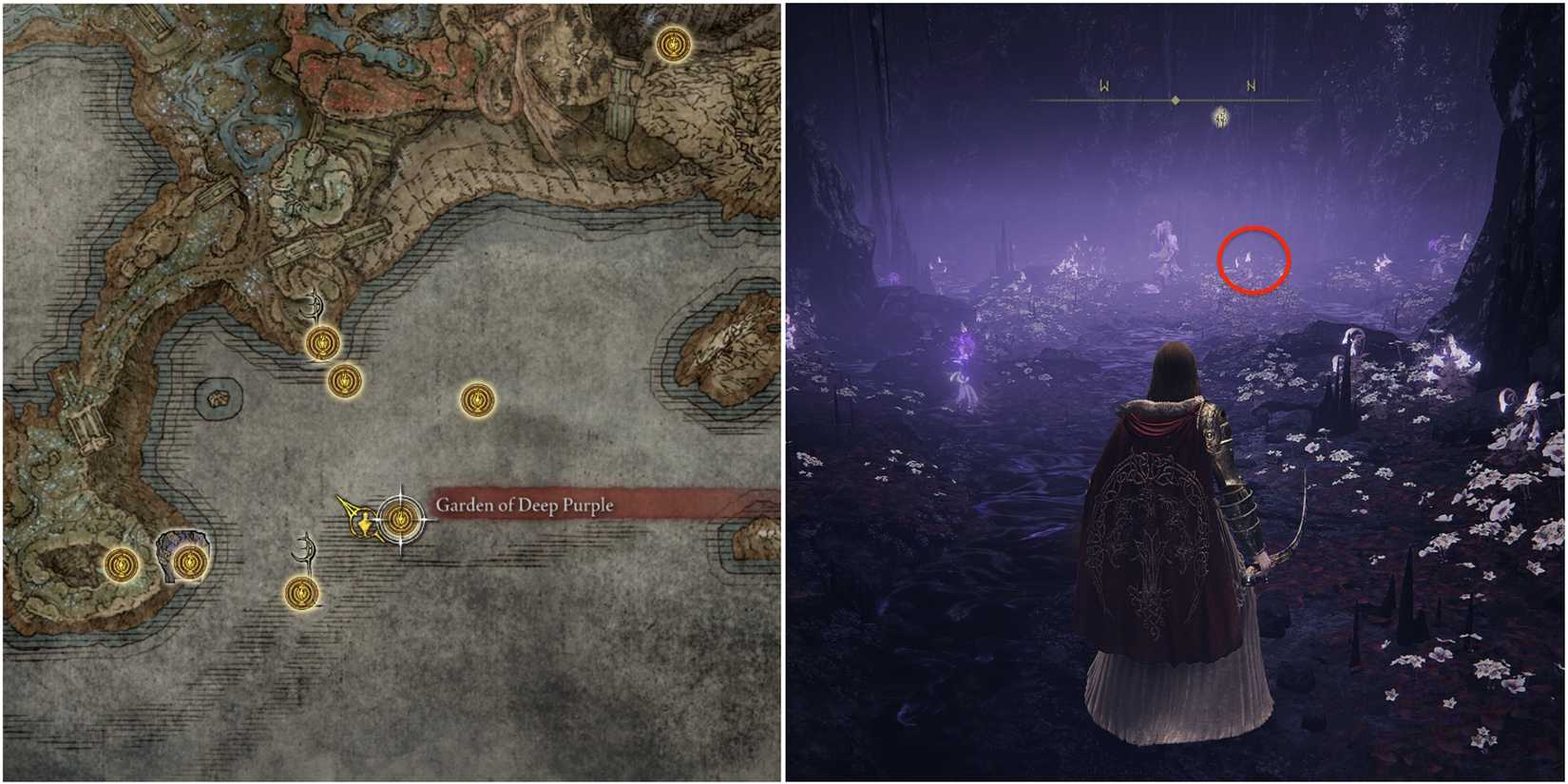Select the grace icon below the upper spiritspring symbol

(x=322, y=342)
